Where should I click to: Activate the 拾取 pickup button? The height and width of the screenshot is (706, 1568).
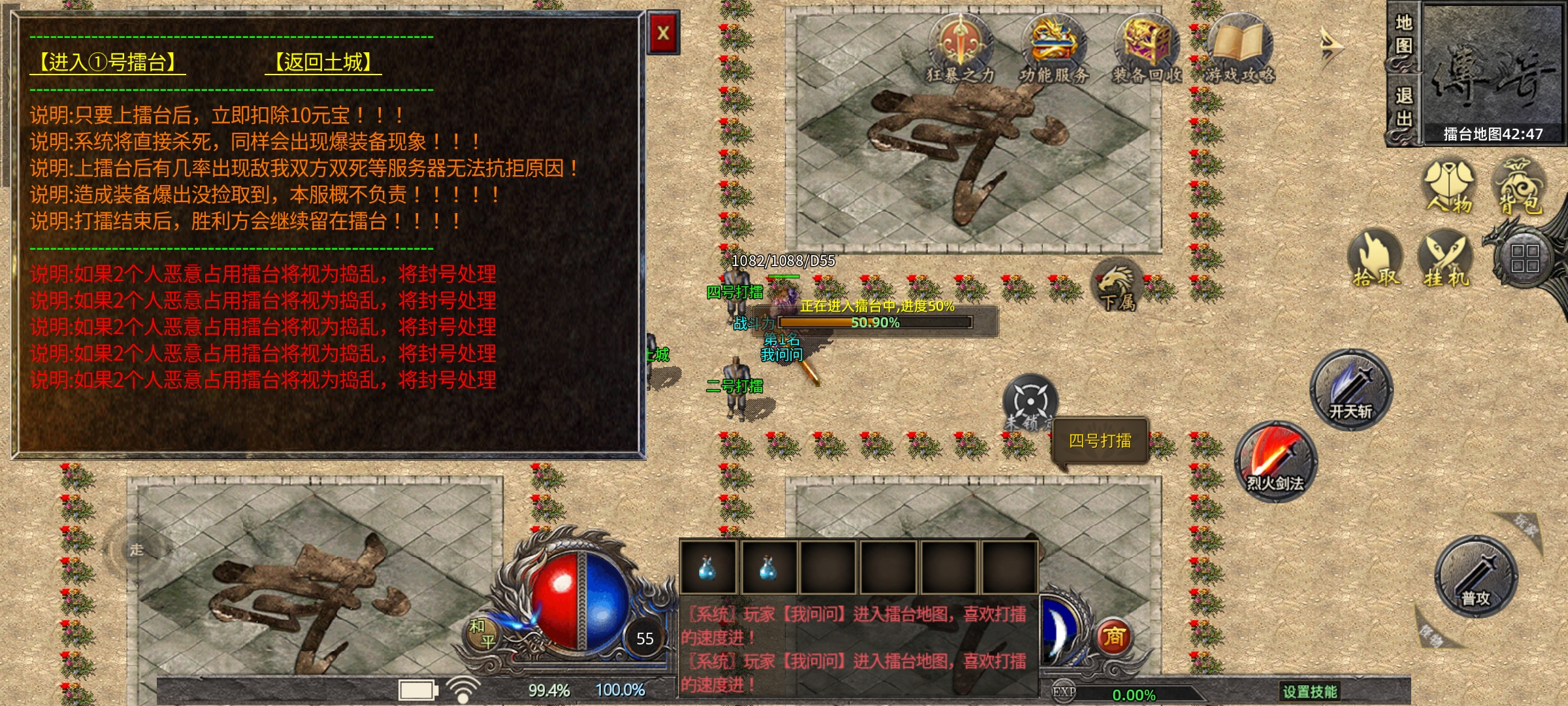1376,258
